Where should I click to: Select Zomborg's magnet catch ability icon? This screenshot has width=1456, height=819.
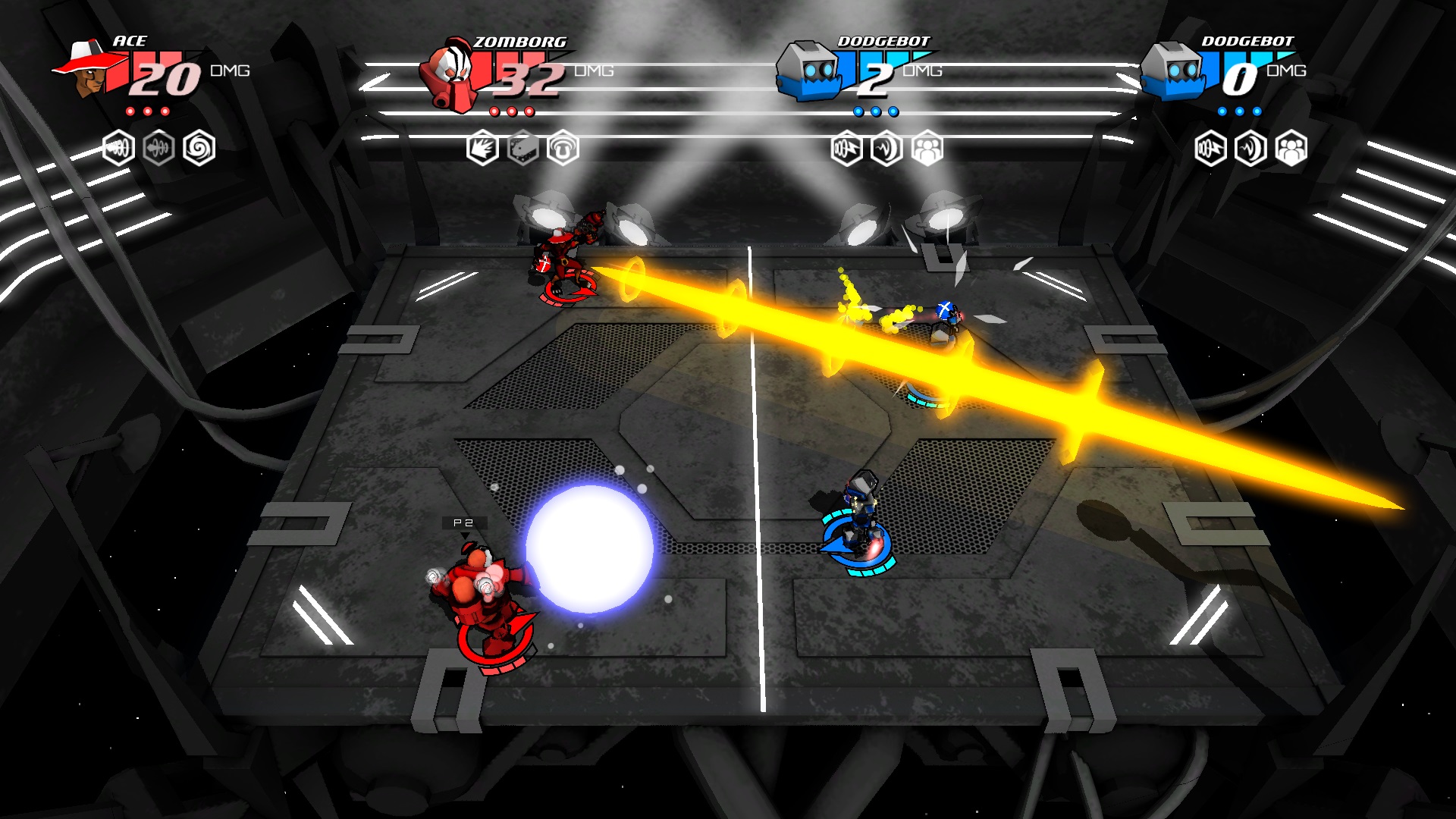point(563,148)
